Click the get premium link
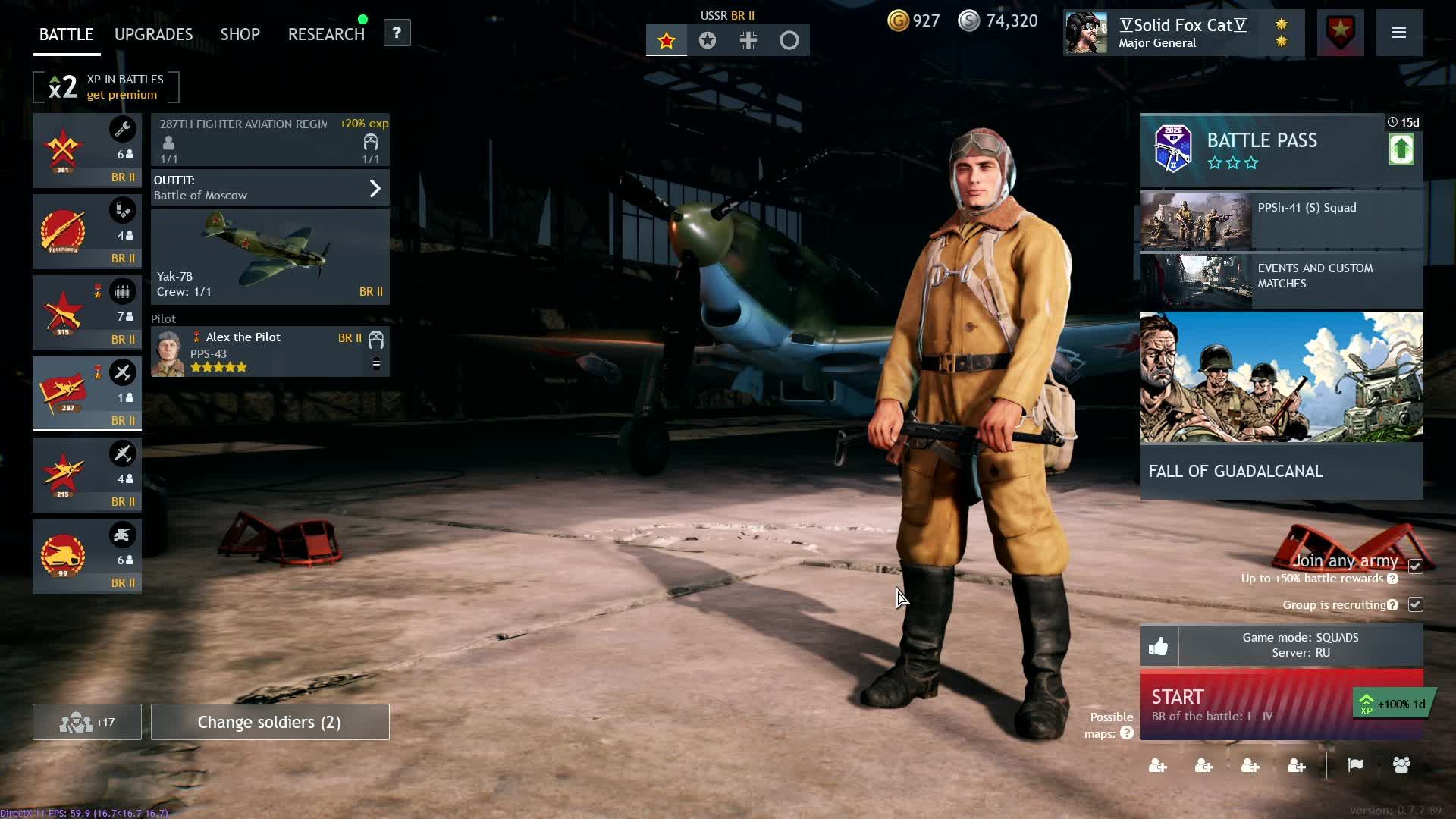Image resolution: width=1456 pixels, height=819 pixels. click(x=121, y=95)
